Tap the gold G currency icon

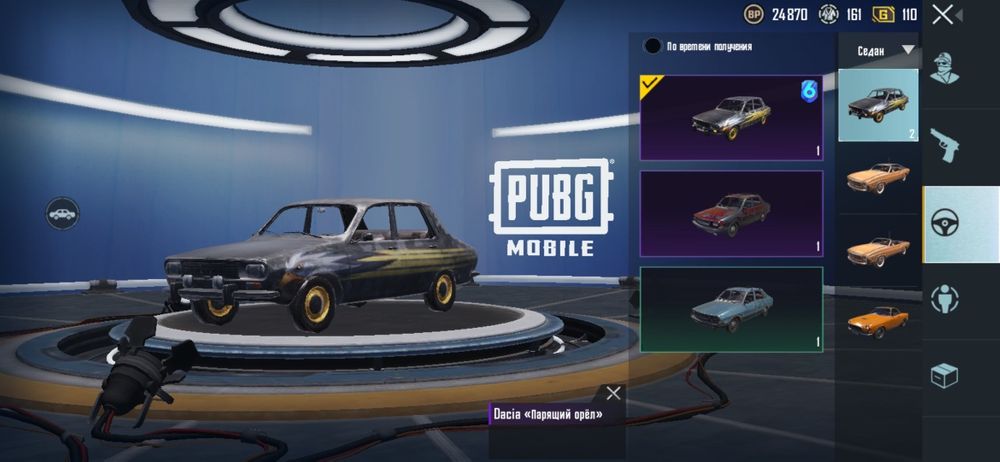click(883, 14)
